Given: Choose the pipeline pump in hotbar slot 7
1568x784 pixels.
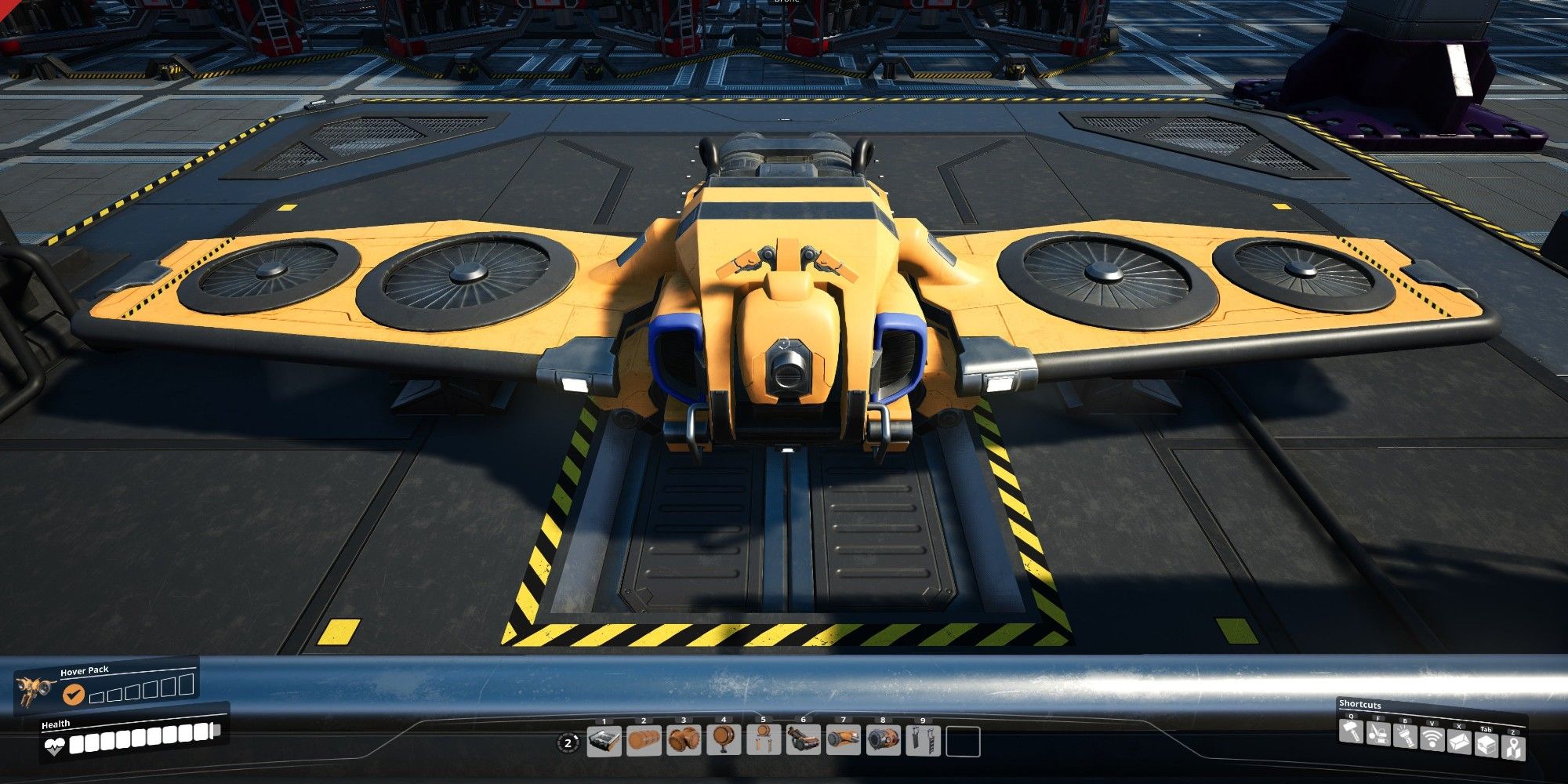Looking at the screenshot, I should [843, 741].
